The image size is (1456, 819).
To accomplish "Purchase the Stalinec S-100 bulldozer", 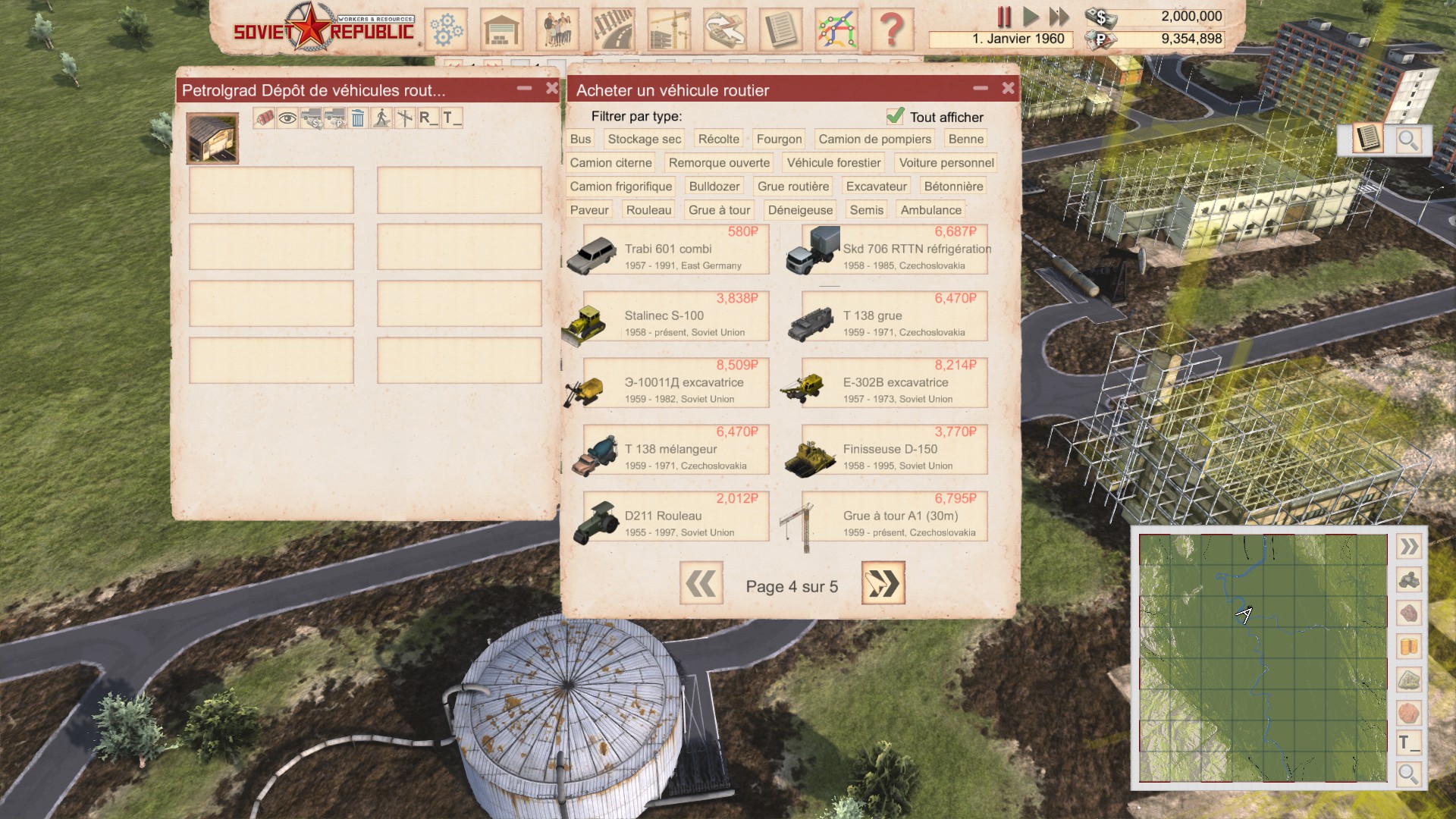I will click(675, 317).
